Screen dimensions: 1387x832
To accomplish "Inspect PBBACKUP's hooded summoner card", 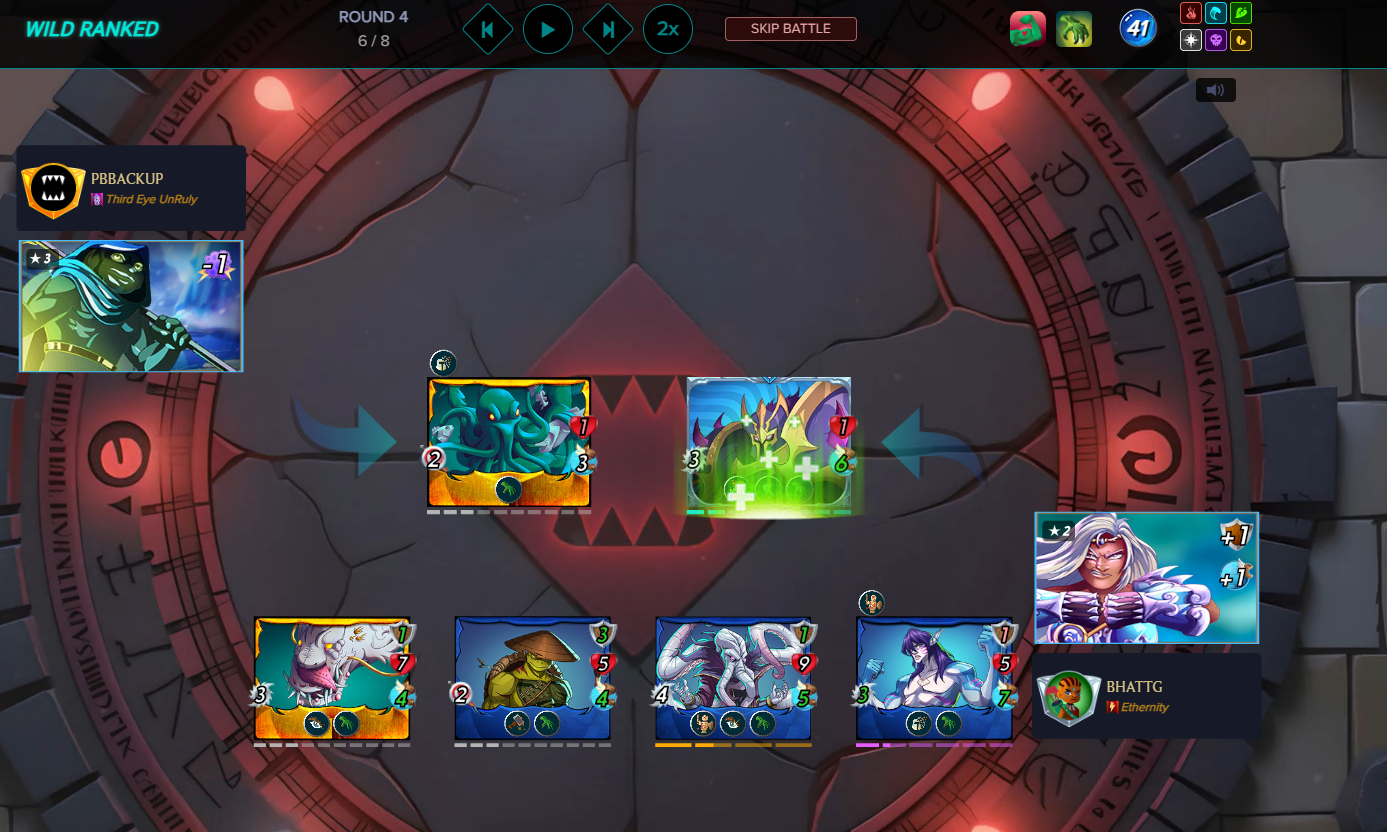I will [x=131, y=306].
